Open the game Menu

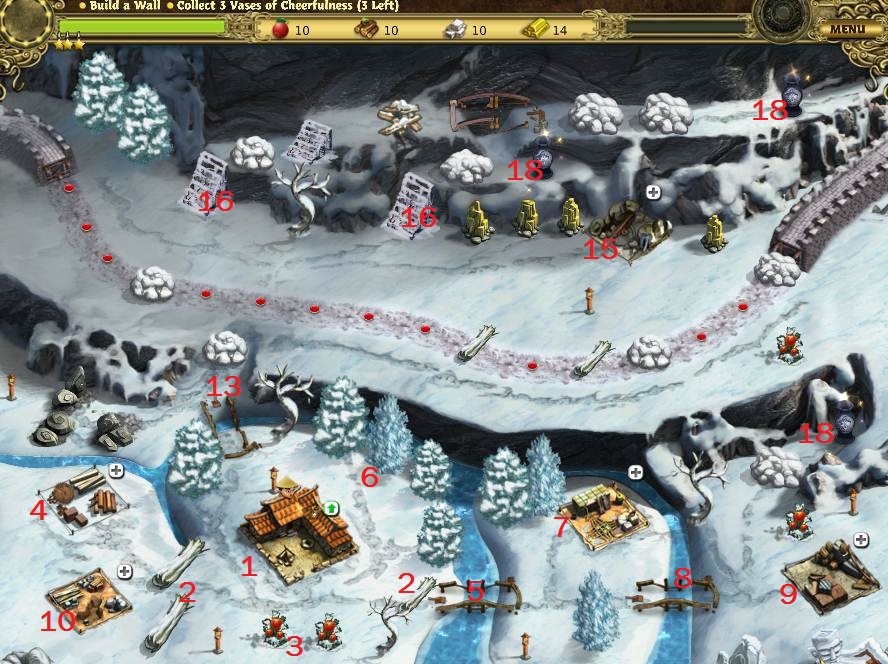point(846,29)
